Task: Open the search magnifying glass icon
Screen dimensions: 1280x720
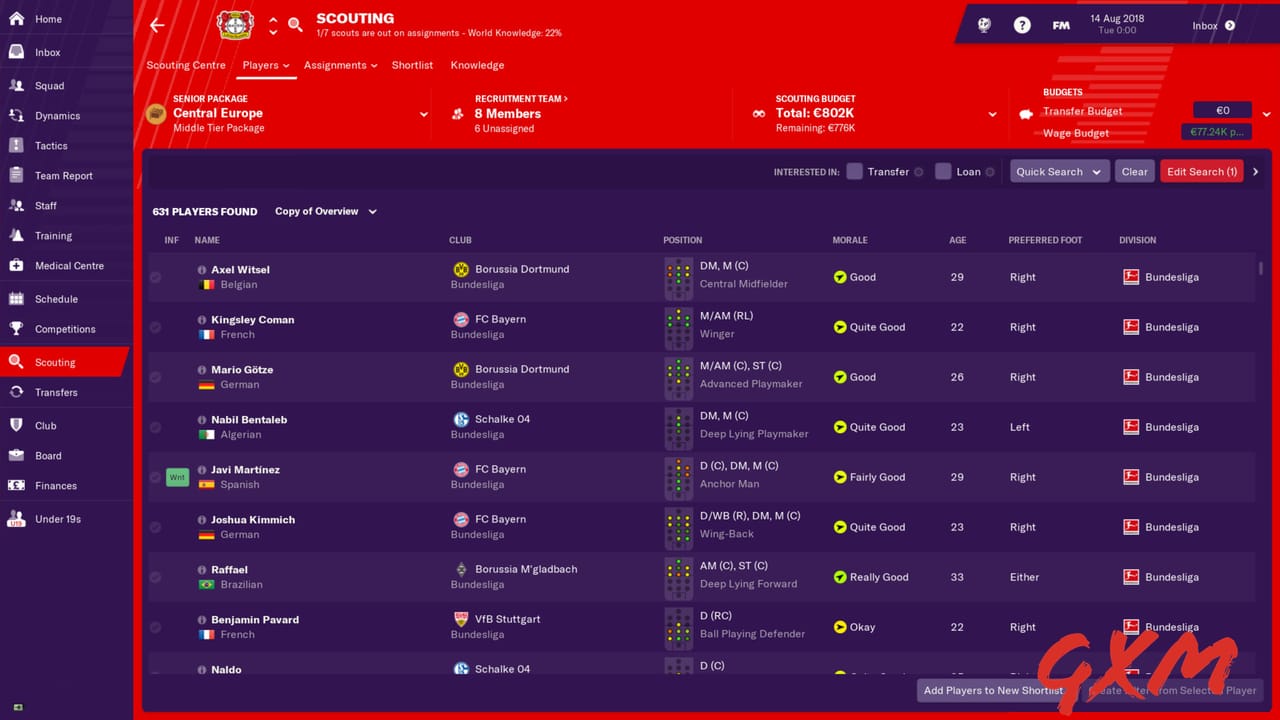Action: [295, 25]
